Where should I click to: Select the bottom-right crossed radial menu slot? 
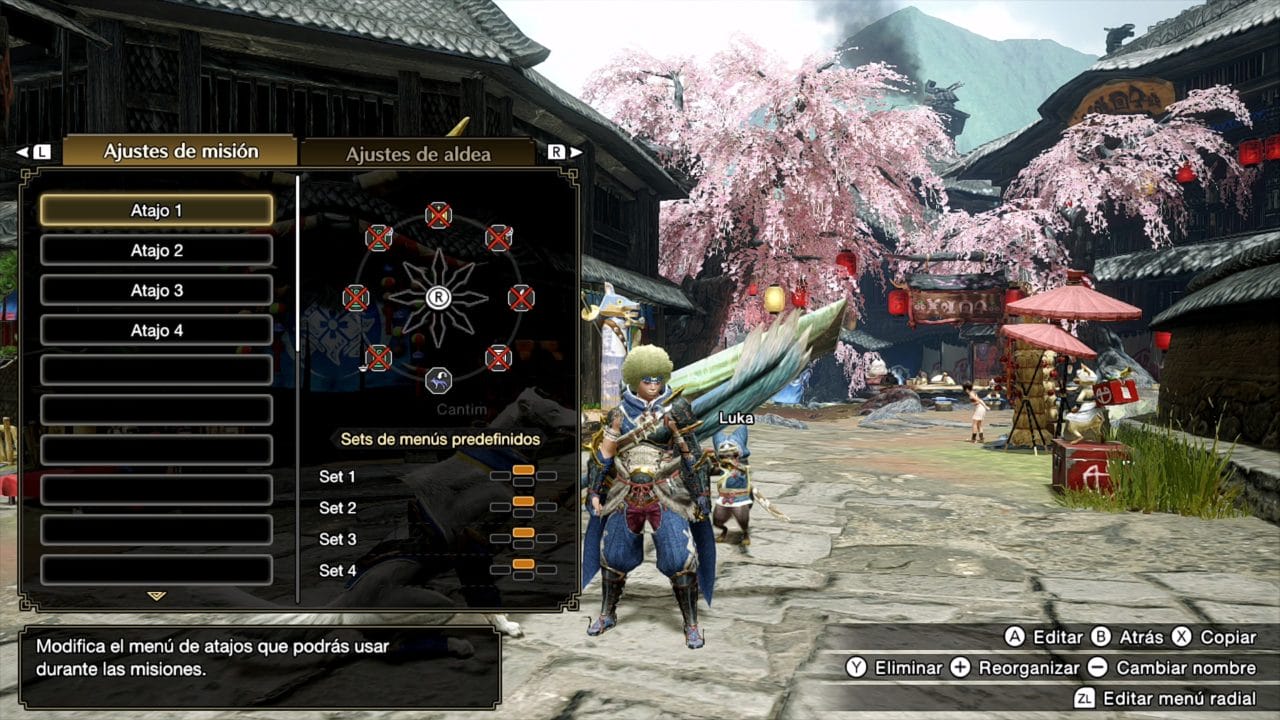499,357
